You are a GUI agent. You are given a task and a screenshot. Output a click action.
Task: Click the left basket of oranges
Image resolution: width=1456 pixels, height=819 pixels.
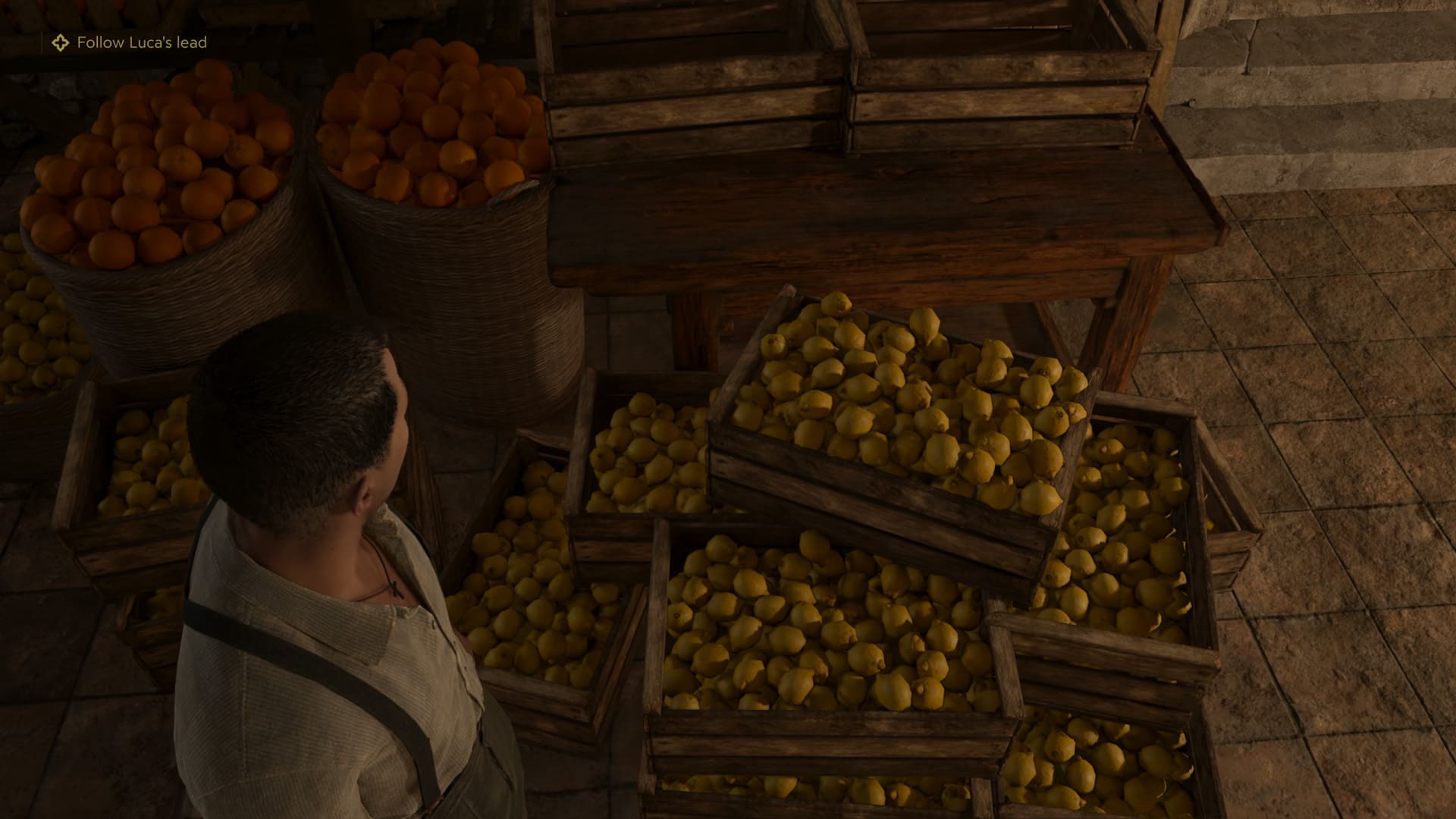[x=152, y=167]
